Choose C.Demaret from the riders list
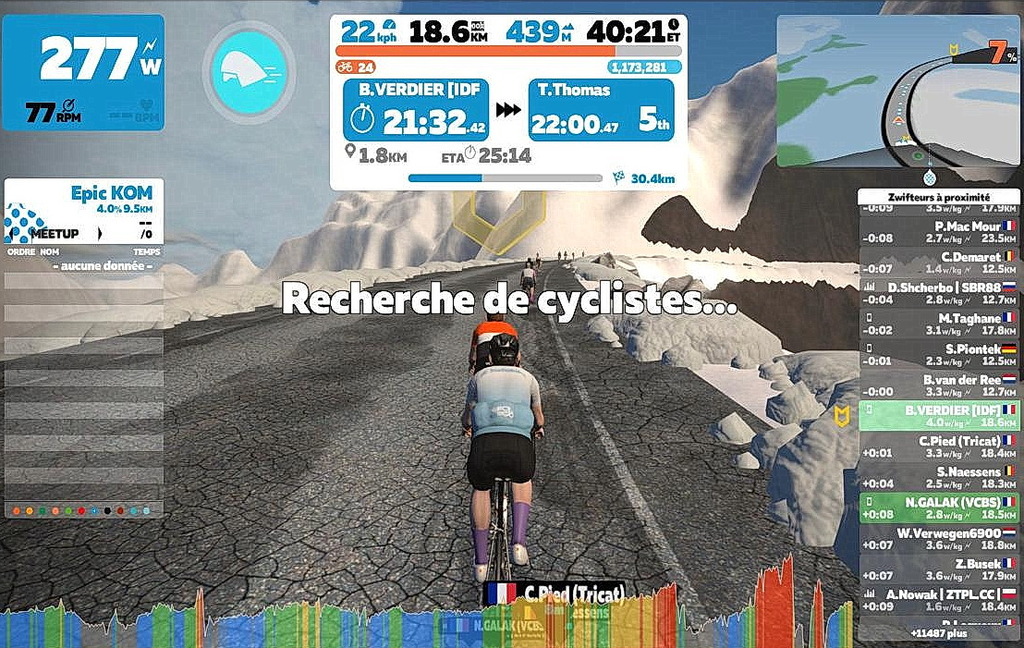This screenshot has width=1024, height=648. pyautogui.click(x=937, y=263)
